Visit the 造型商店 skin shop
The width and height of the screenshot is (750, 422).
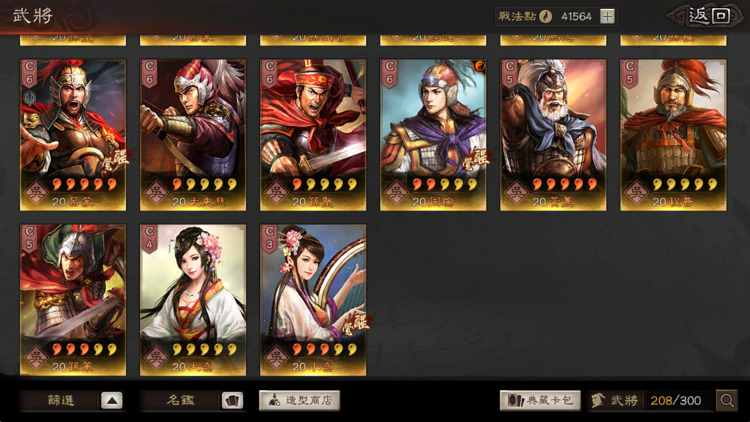pos(300,400)
